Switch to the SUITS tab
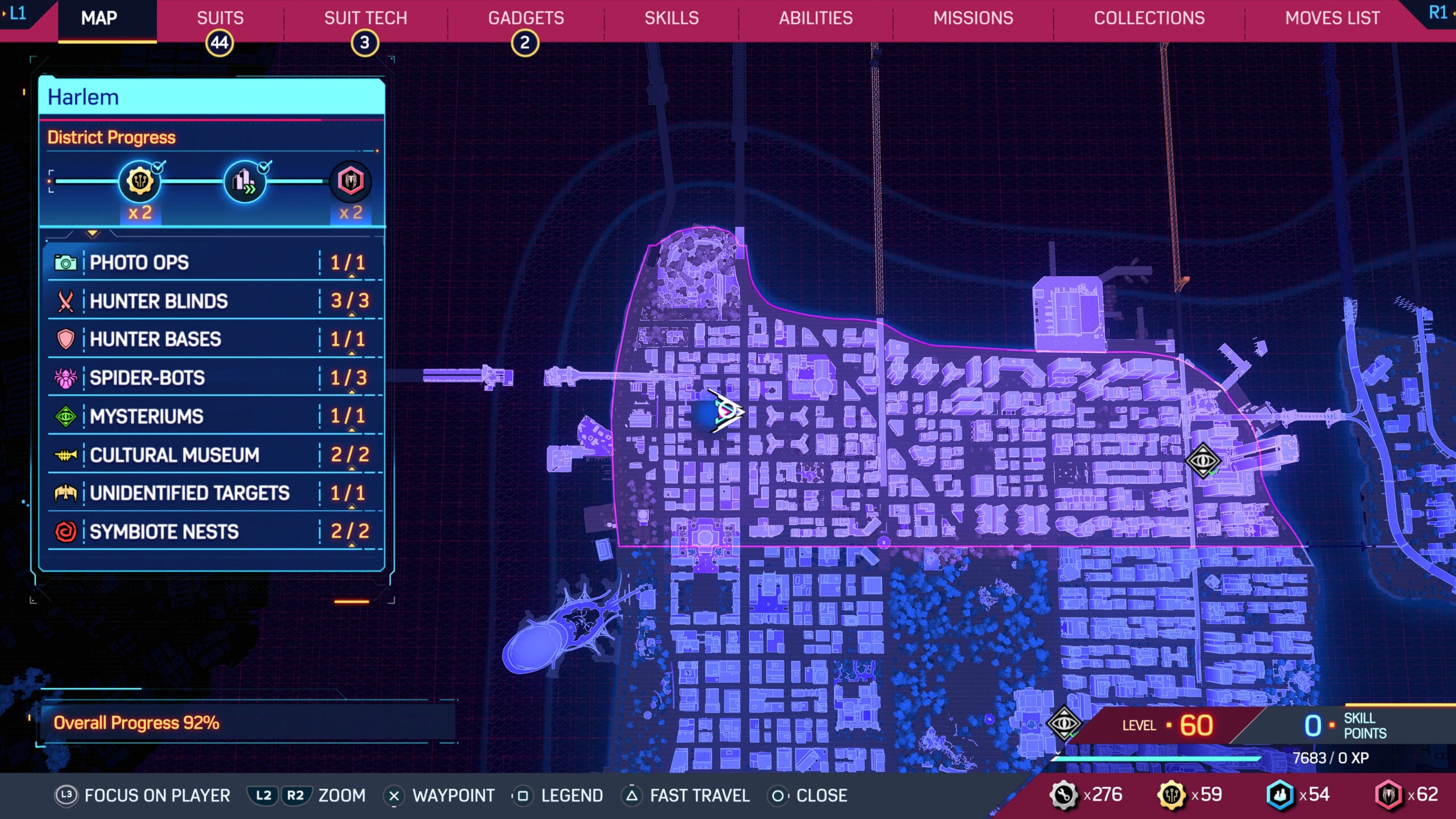 pyautogui.click(x=221, y=18)
